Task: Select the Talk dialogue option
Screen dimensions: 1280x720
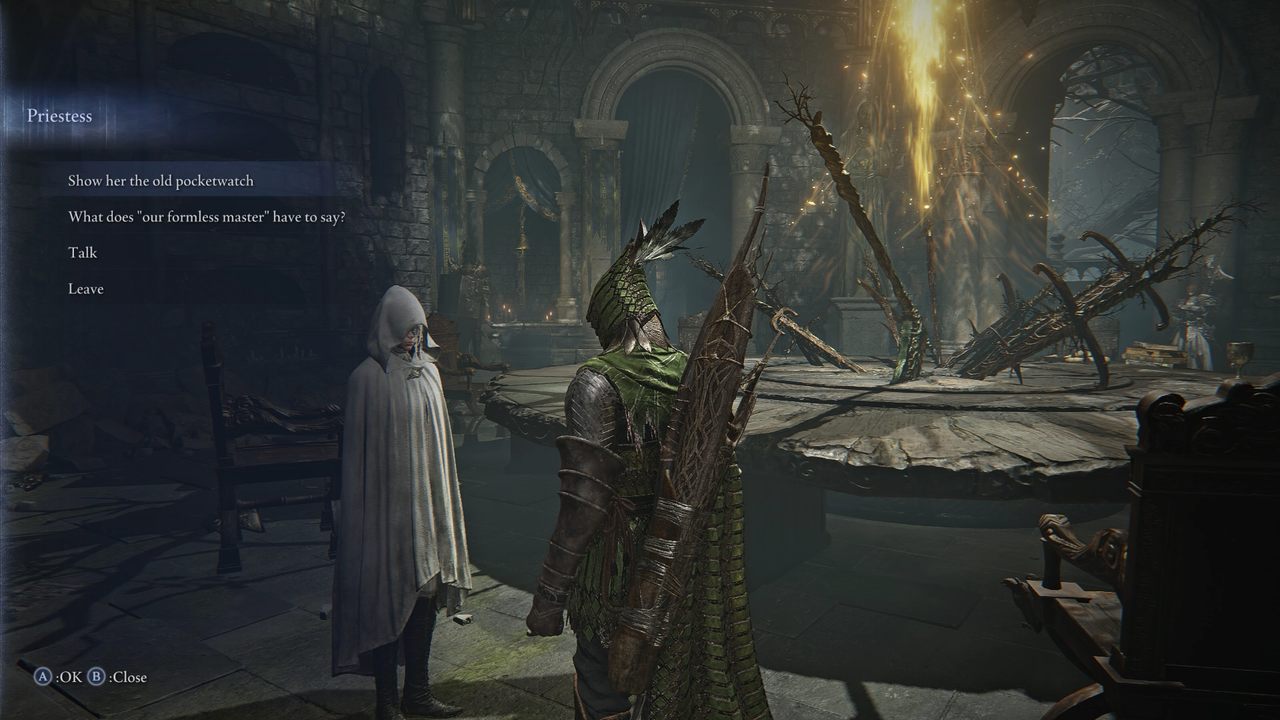Action: (82, 253)
